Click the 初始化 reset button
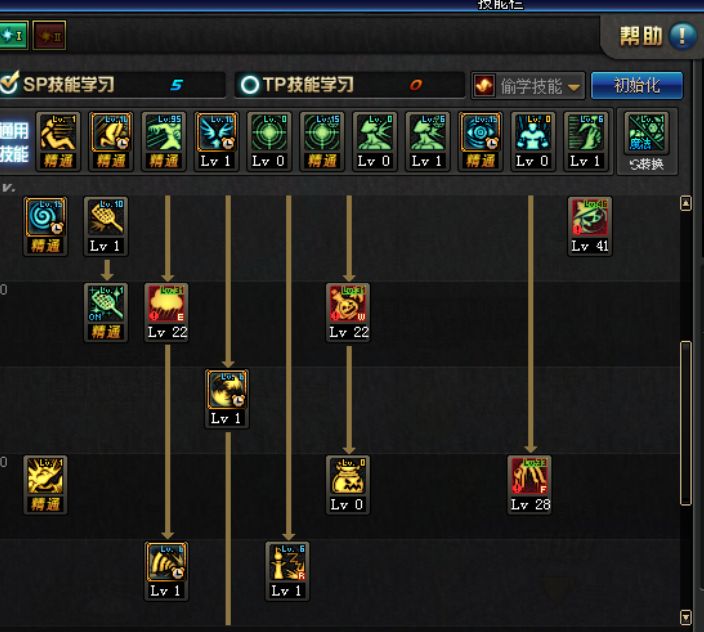 (x=637, y=85)
